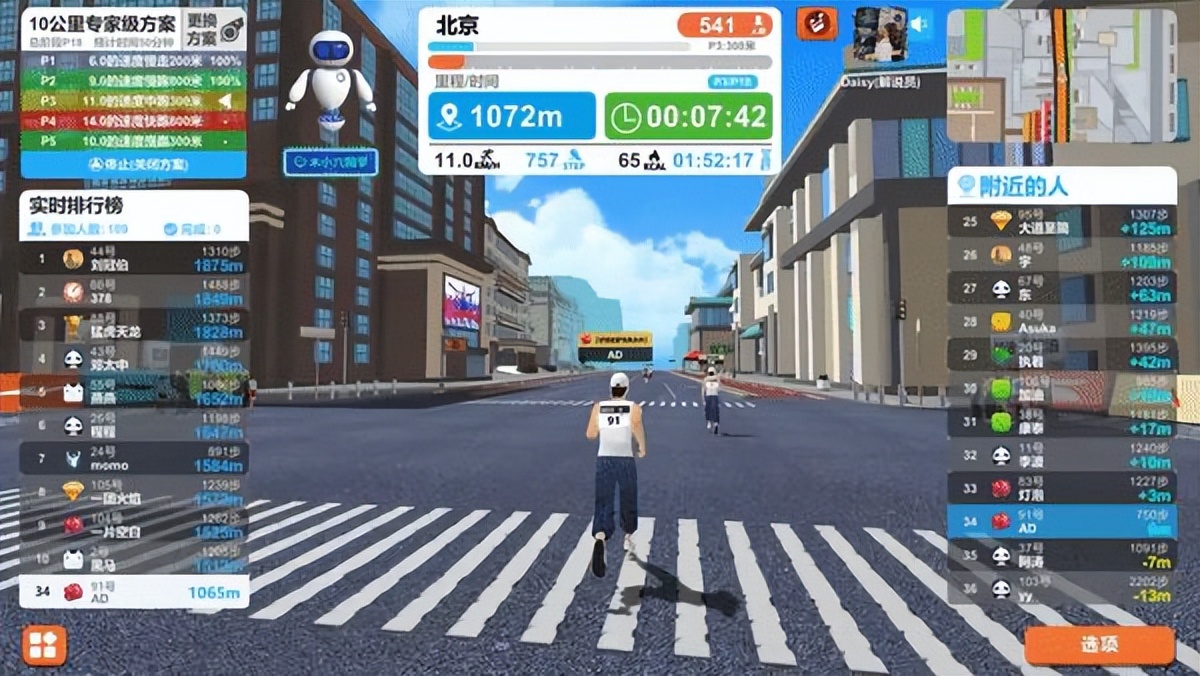Stop the plan with the blue 停止 button
Screen dimensions: 1200x676
pos(134,164)
